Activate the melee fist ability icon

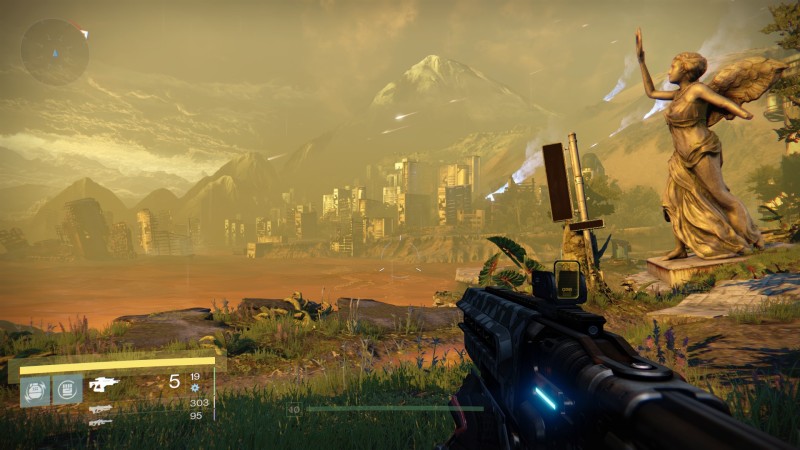pos(67,389)
